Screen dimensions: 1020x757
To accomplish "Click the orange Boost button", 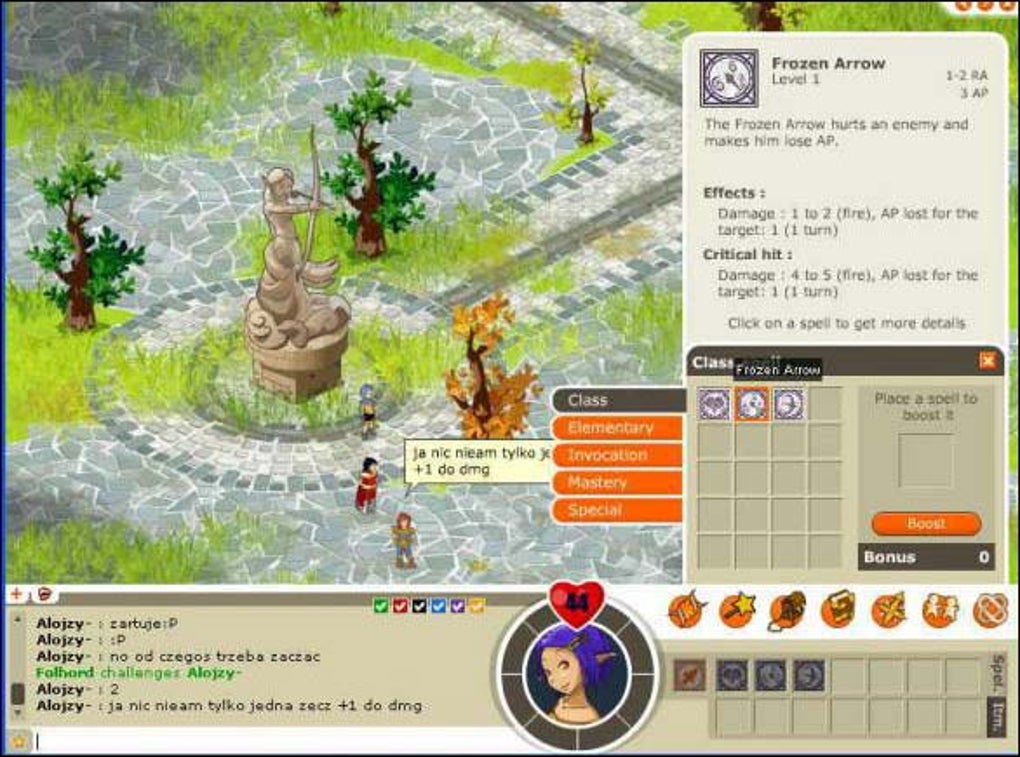I will [925, 523].
